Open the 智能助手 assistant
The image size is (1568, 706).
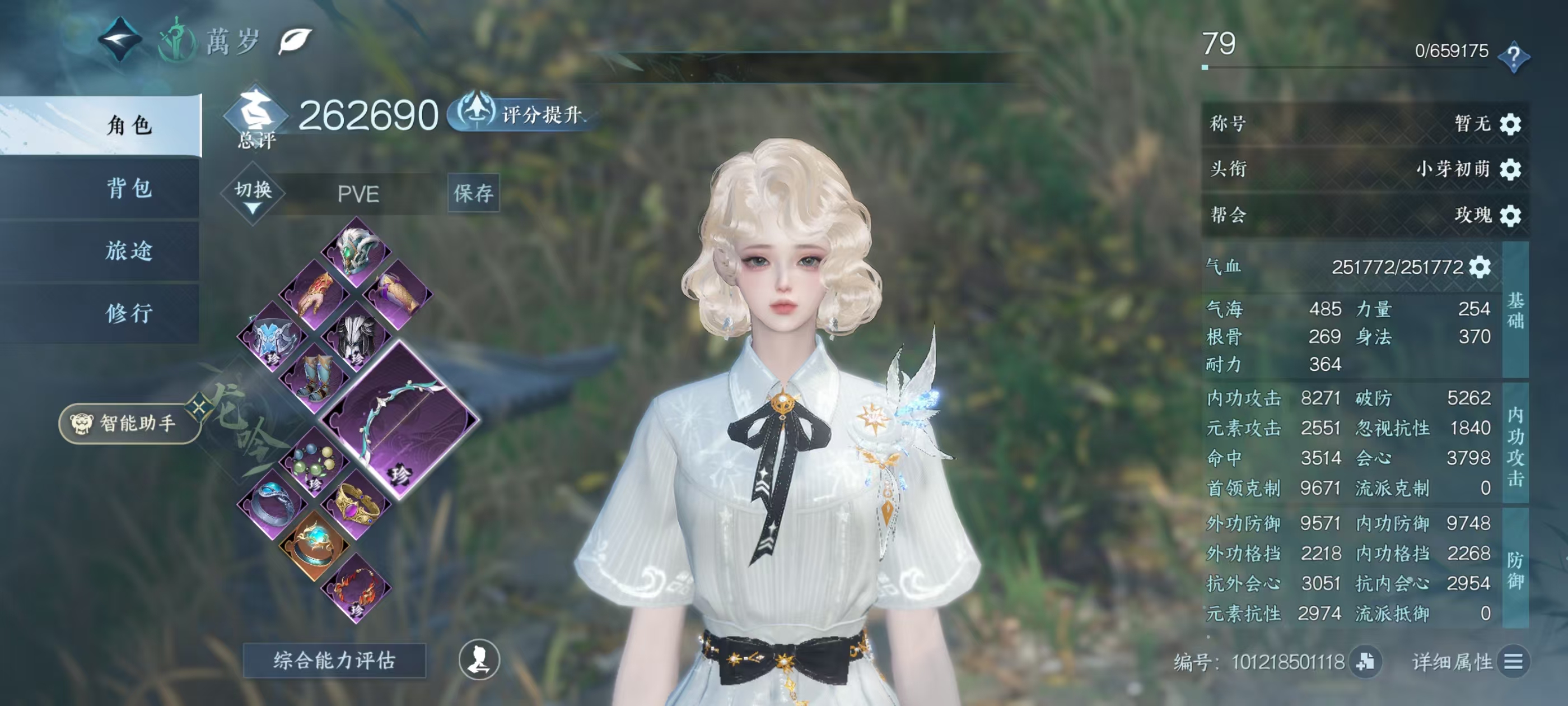click(129, 422)
